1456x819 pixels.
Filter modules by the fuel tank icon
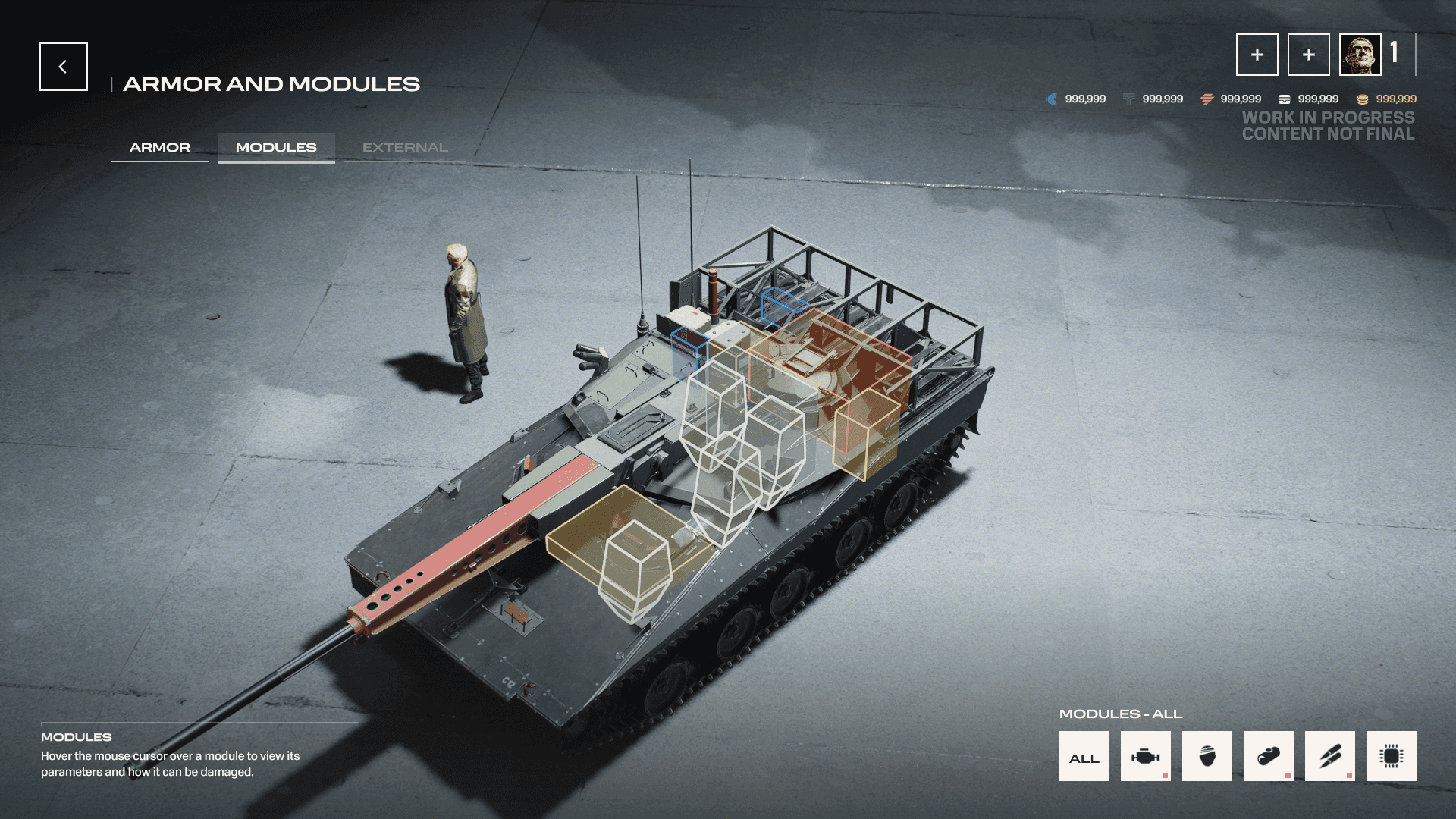(x=1268, y=757)
